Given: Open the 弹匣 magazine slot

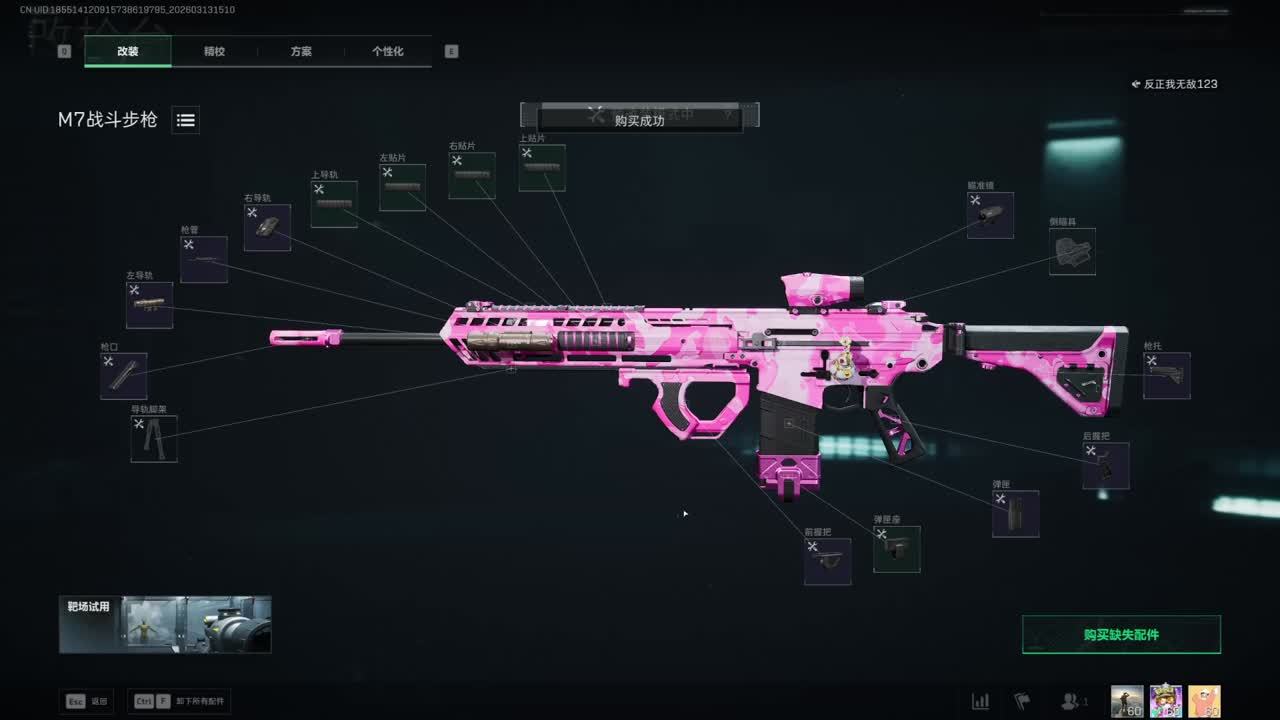Looking at the screenshot, I should (1015, 514).
